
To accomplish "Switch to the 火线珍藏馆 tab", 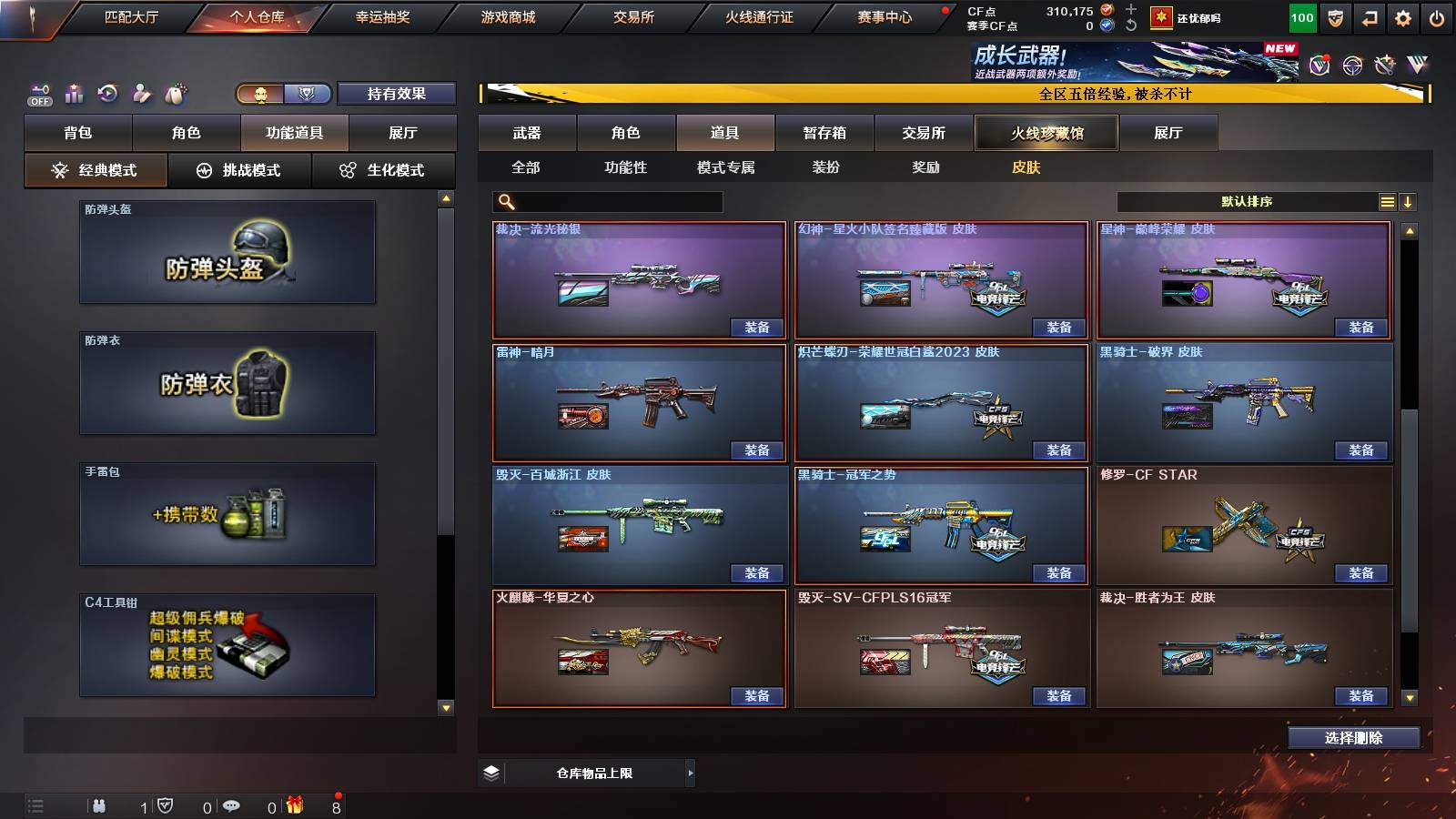I will (x=1045, y=133).
